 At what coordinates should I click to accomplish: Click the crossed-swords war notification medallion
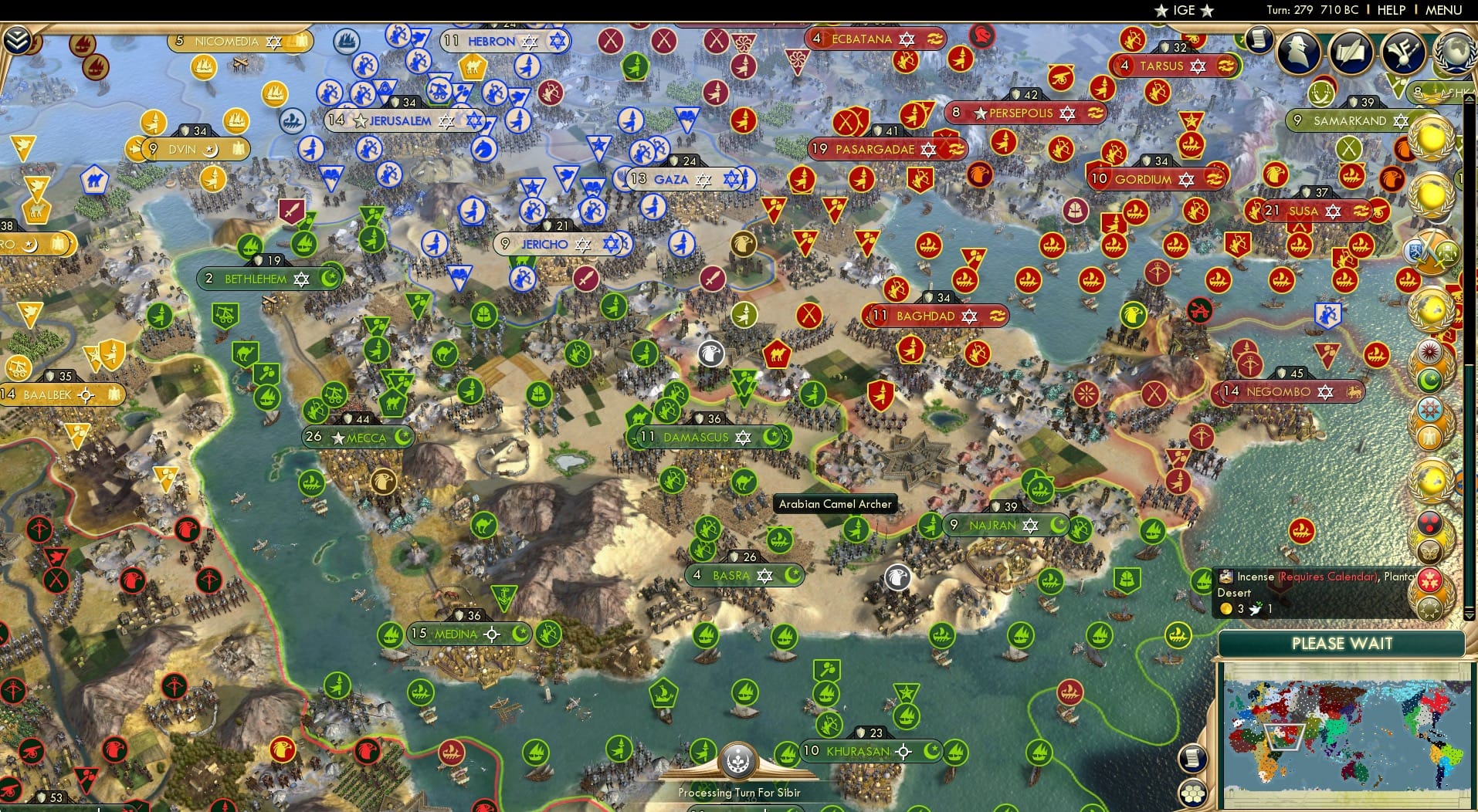click(1432, 249)
